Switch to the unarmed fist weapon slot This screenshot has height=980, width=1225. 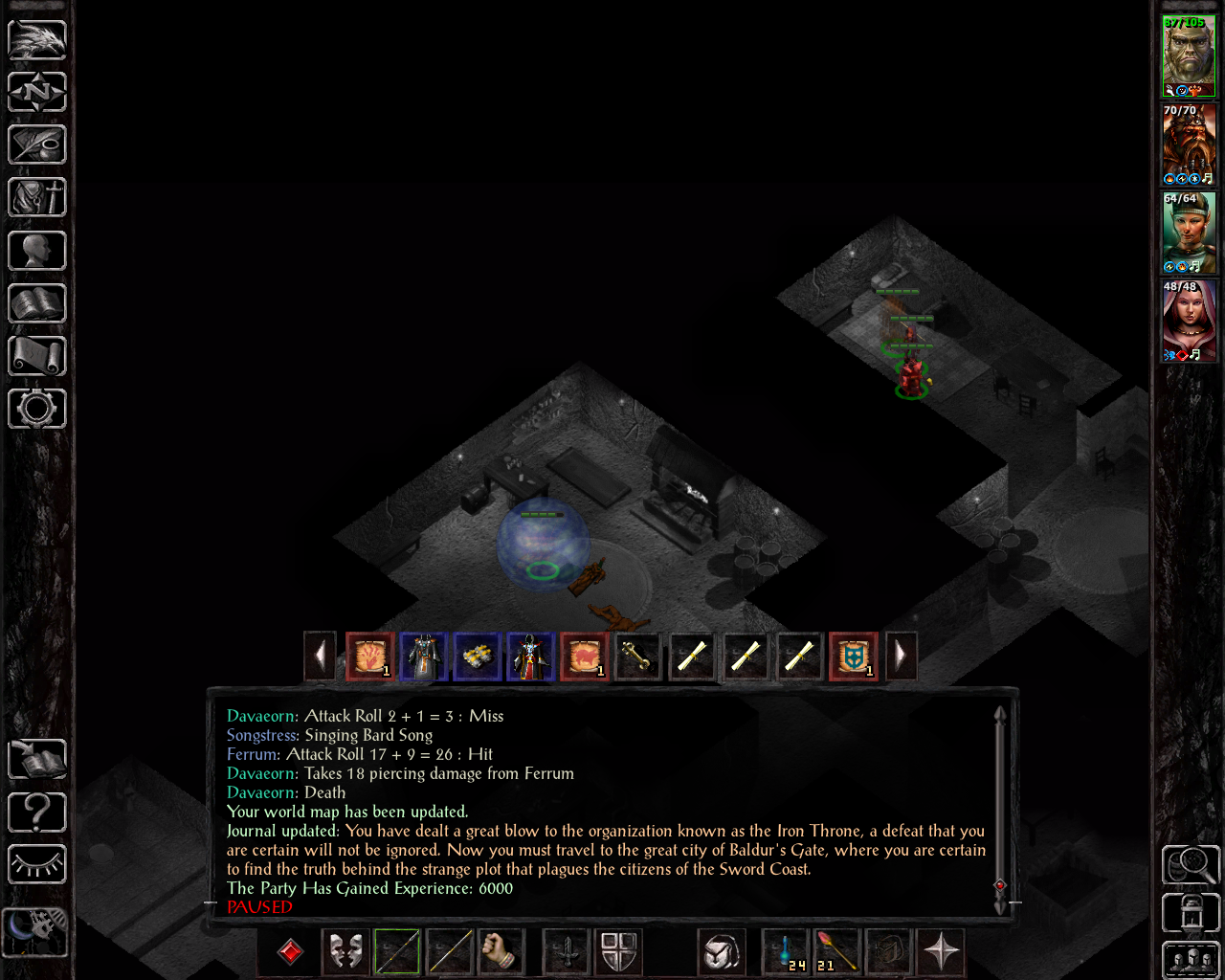coord(502,951)
